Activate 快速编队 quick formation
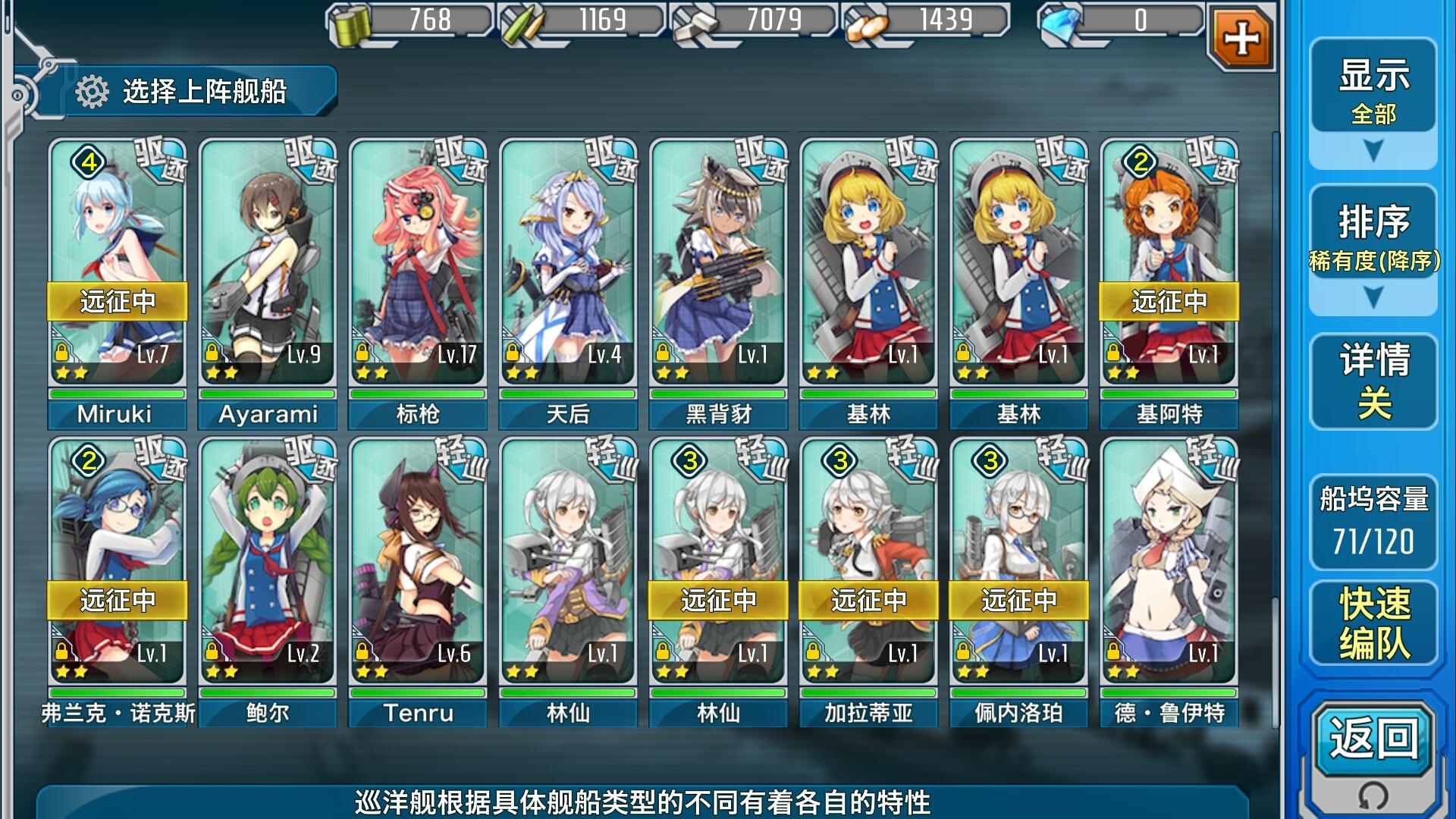The width and height of the screenshot is (1456, 819). [x=1373, y=623]
